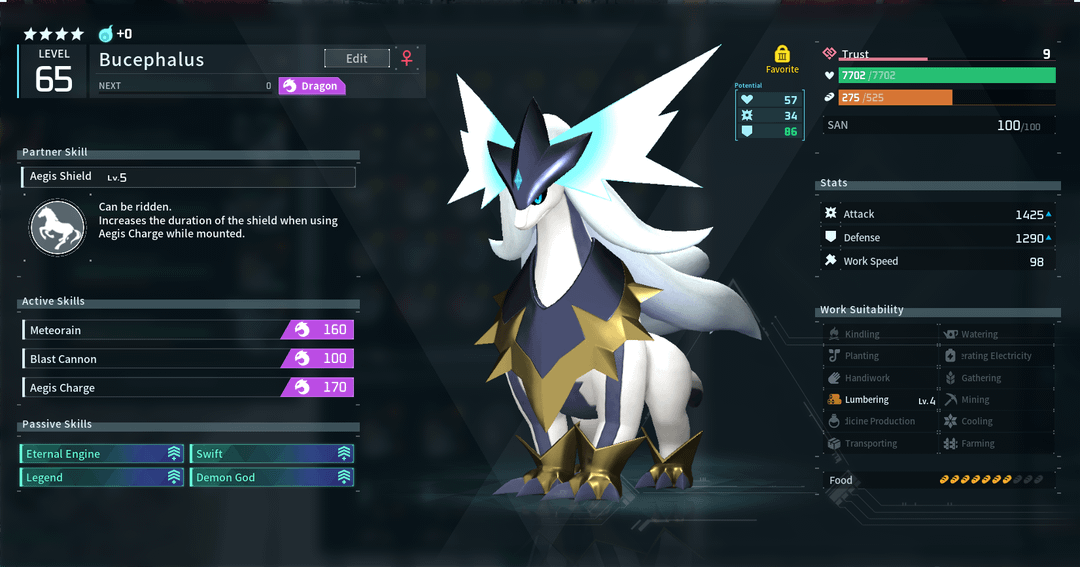Image resolution: width=1080 pixels, height=567 pixels.
Task: Open the Aegis Shield partner skill row
Action: point(188,177)
